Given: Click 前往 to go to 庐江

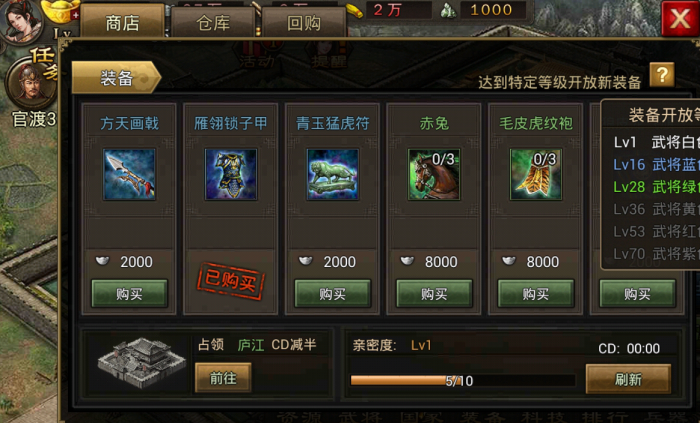Looking at the screenshot, I should pos(222,376).
